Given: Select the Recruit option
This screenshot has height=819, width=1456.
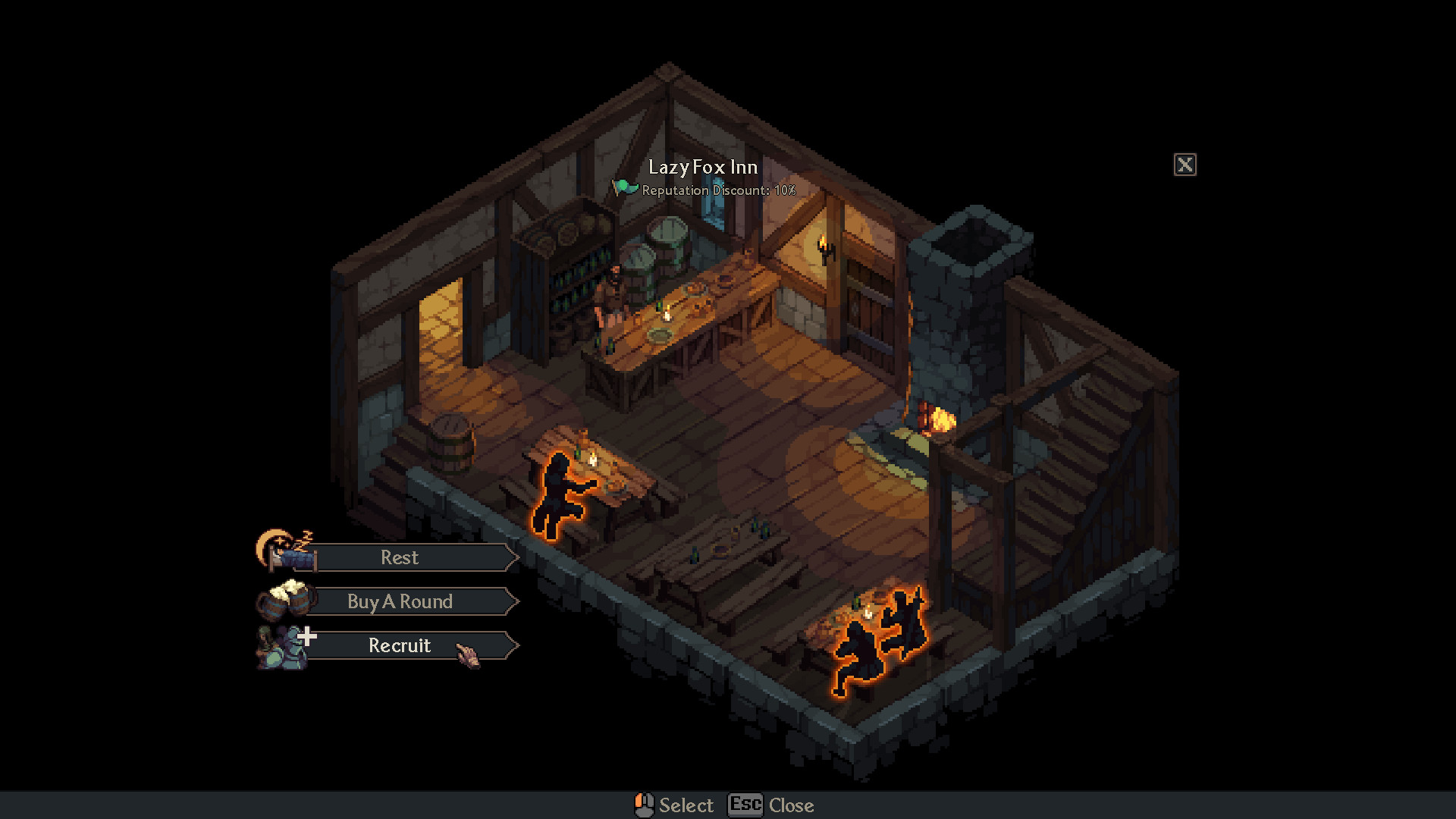Looking at the screenshot, I should (x=400, y=645).
